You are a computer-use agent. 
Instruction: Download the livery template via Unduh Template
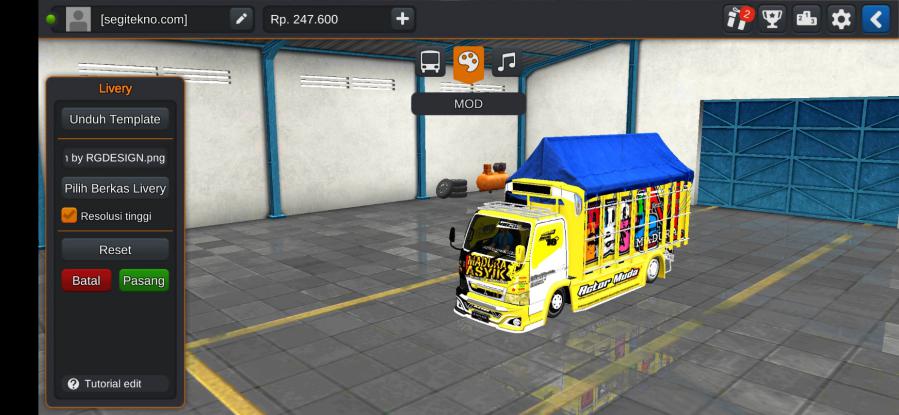115,119
